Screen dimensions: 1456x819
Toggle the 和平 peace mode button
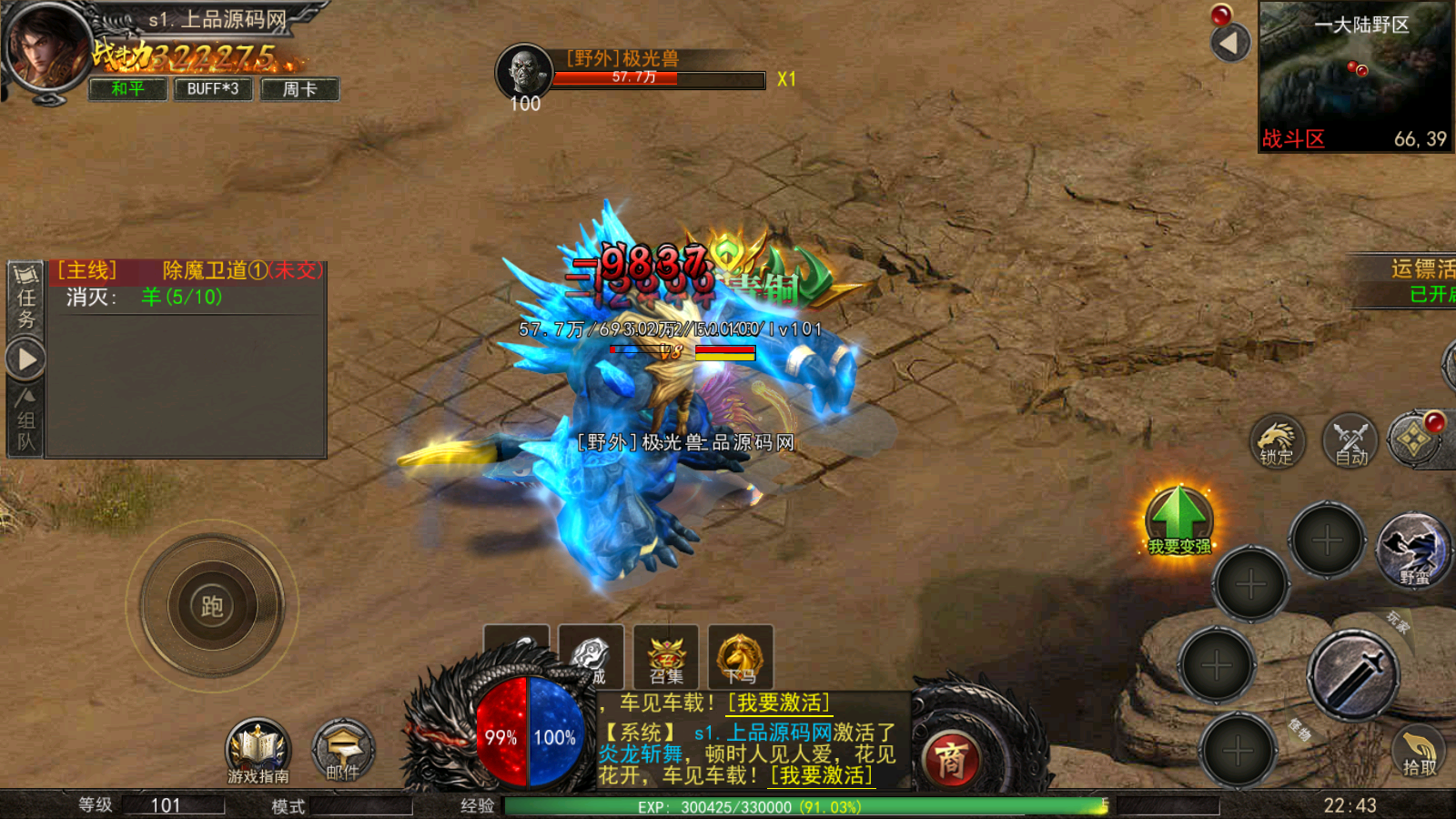[127, 88]
